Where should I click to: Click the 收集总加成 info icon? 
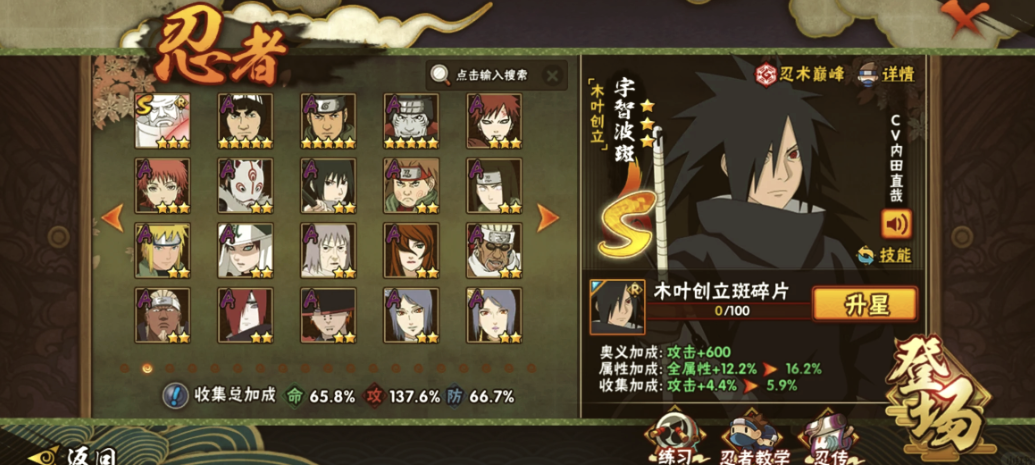[x=176, y=396]
